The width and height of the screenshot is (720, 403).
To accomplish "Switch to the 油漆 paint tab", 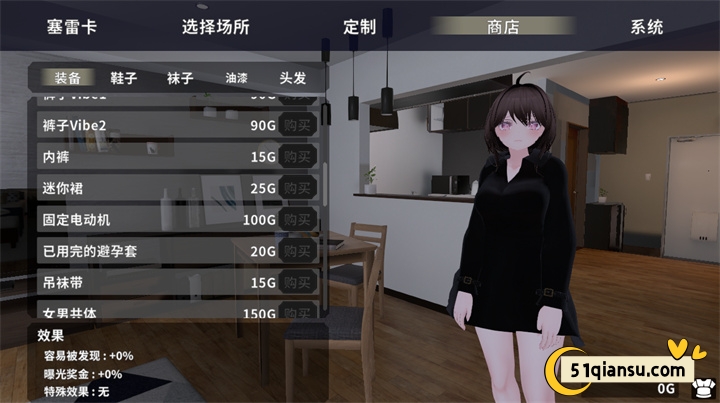I will 236,77.
